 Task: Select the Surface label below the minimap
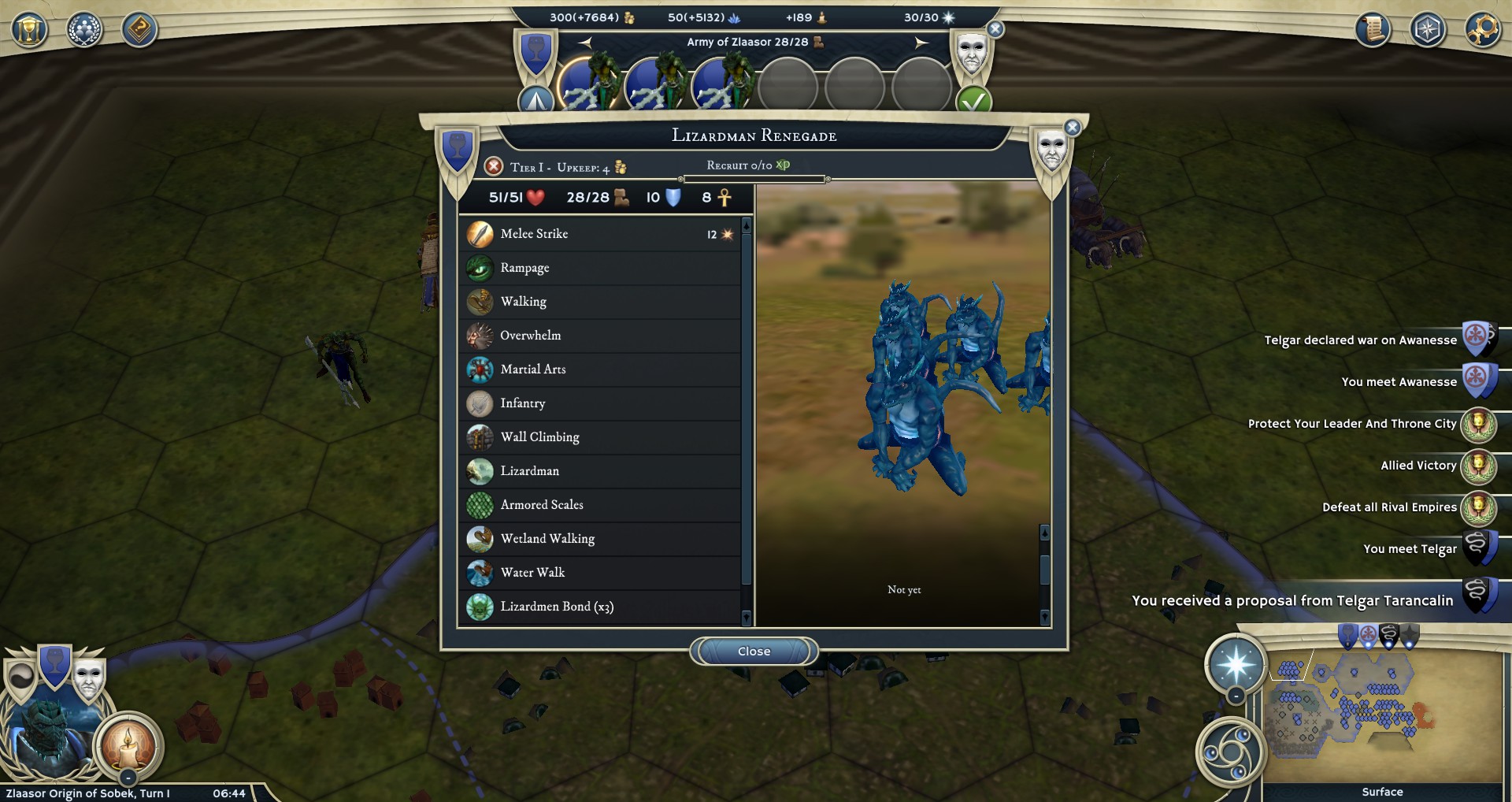1383,791
